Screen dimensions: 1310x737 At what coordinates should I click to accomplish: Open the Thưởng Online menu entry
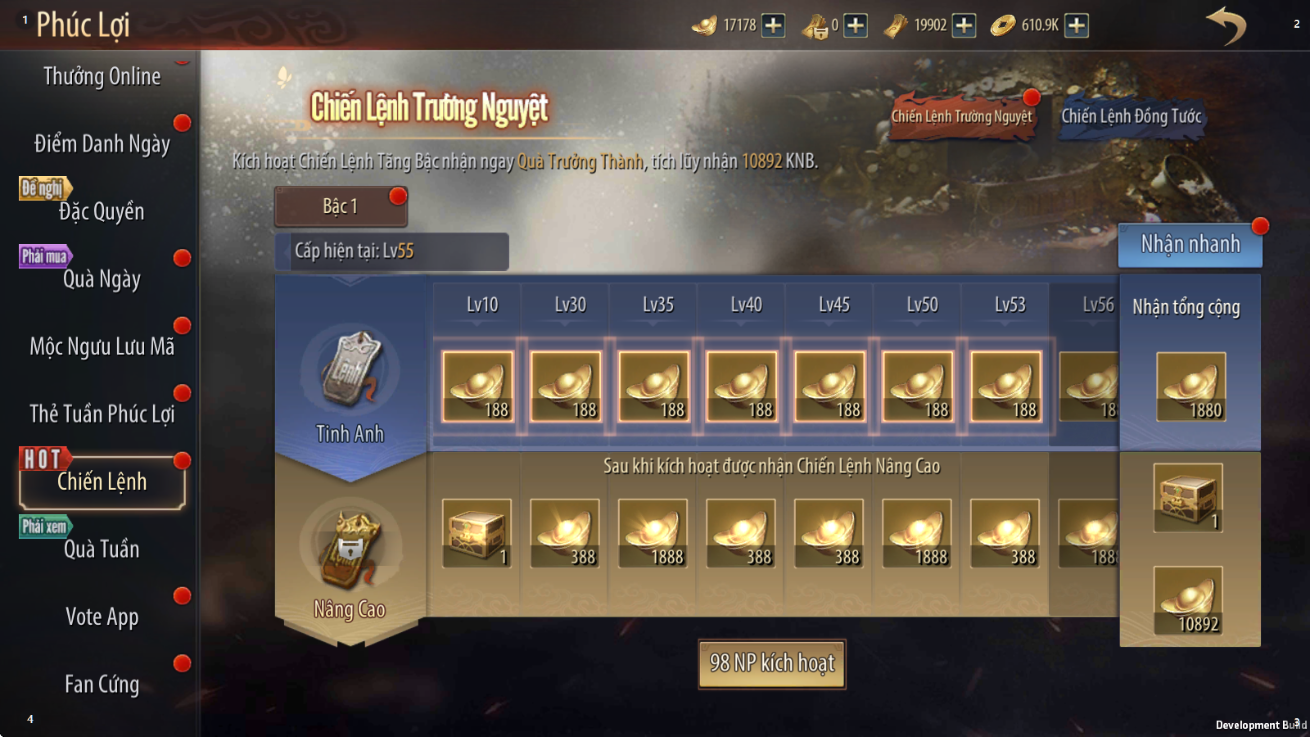click(x=102, y=76)
